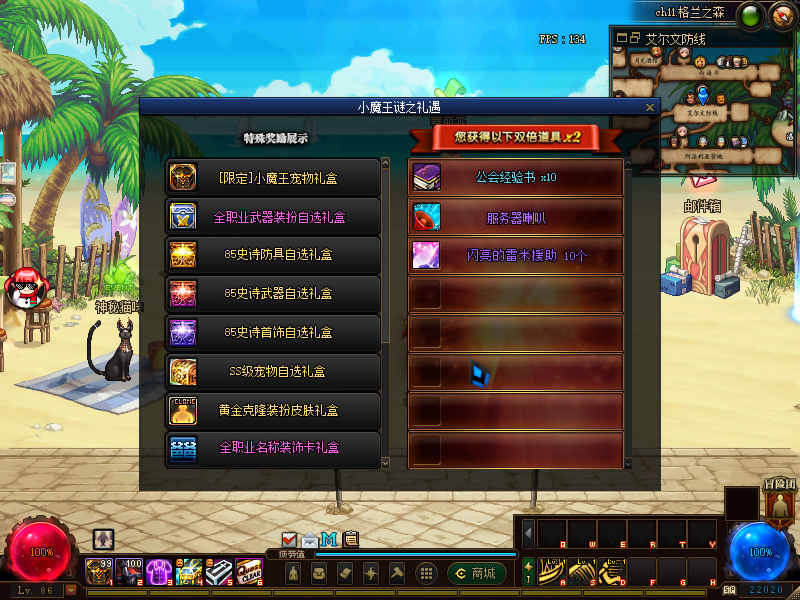Pick the 85史诗武器自选礼盒 entry
Image resolution: width=800 pixels, height=600 pixels.
273,294
